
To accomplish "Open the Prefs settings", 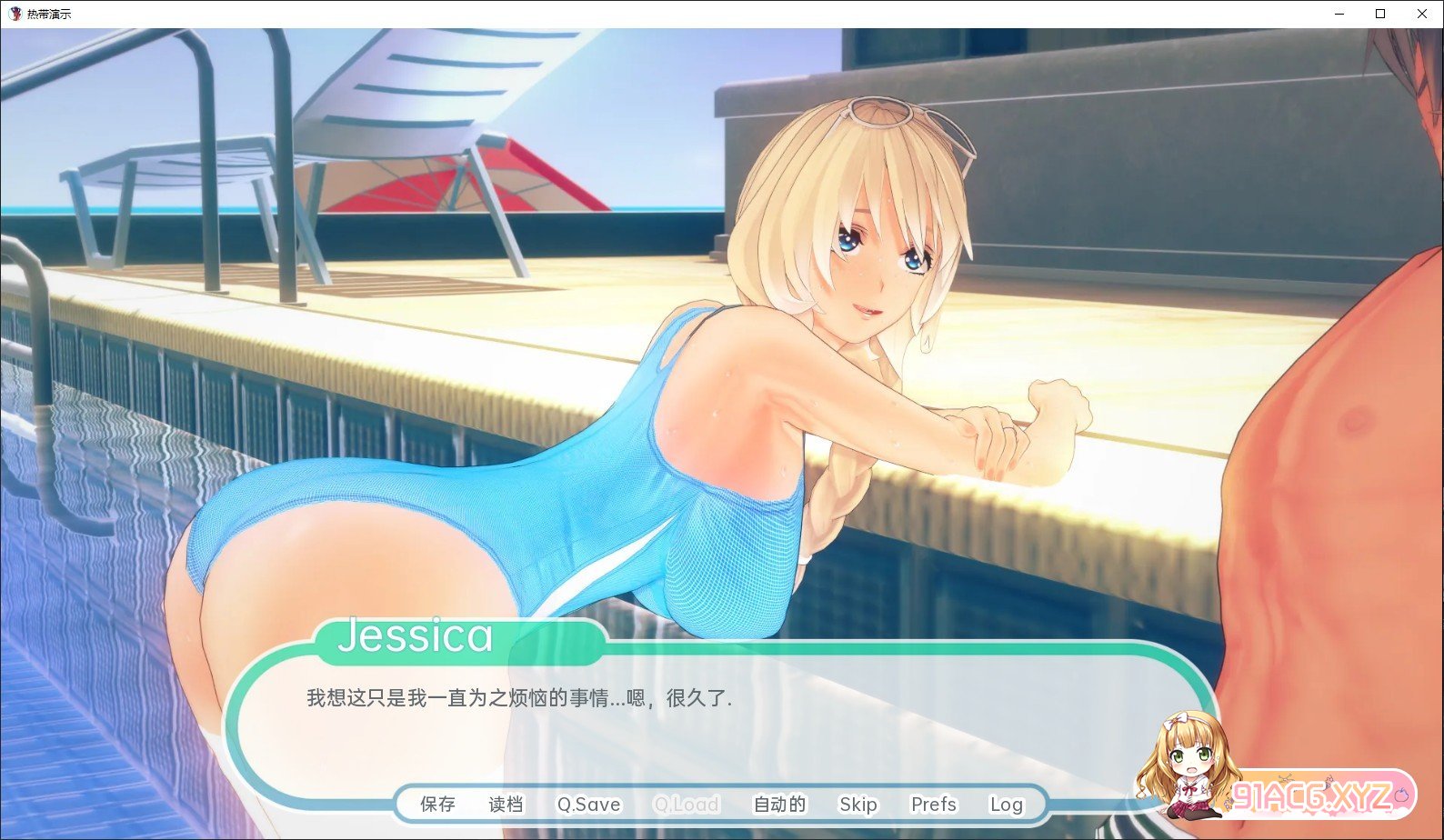I will tap(933, 805).
